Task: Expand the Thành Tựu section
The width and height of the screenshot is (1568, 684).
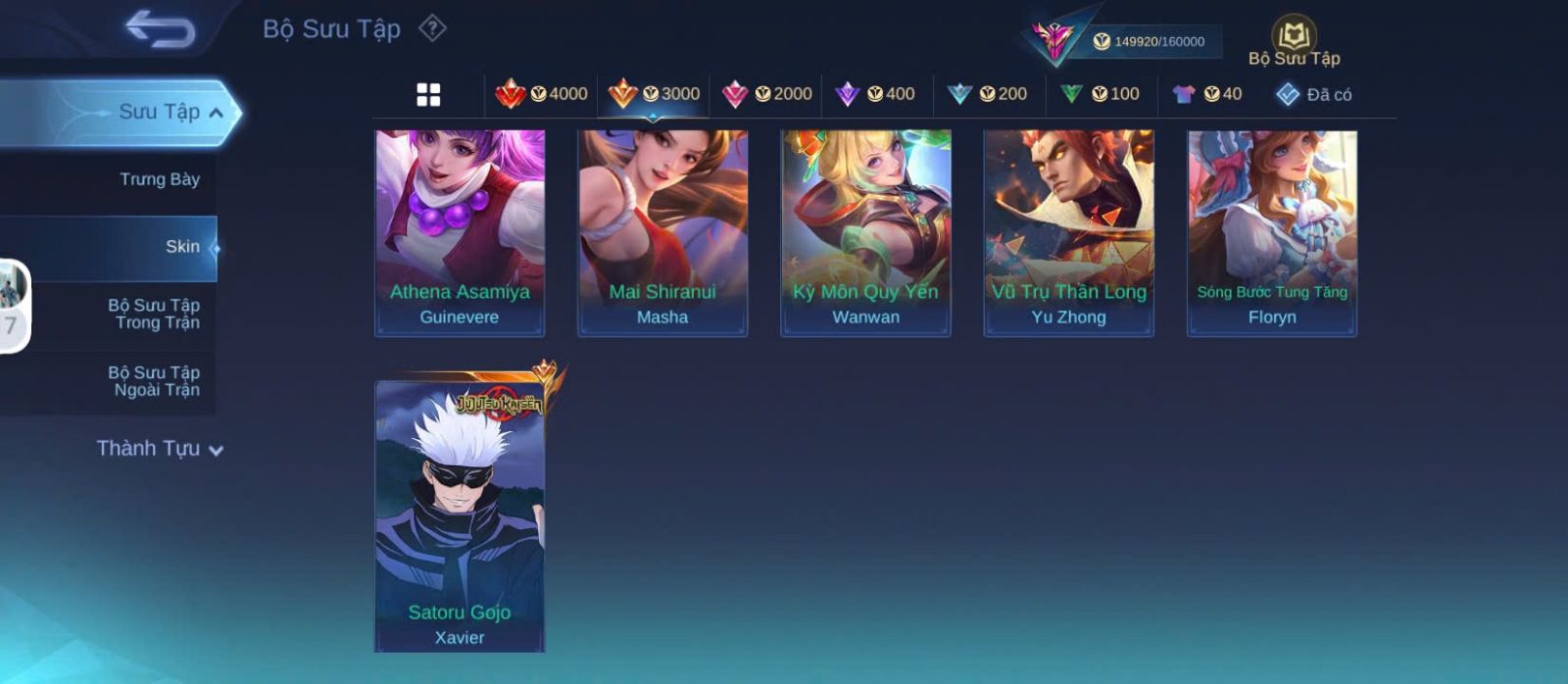Action: (160, 449)
